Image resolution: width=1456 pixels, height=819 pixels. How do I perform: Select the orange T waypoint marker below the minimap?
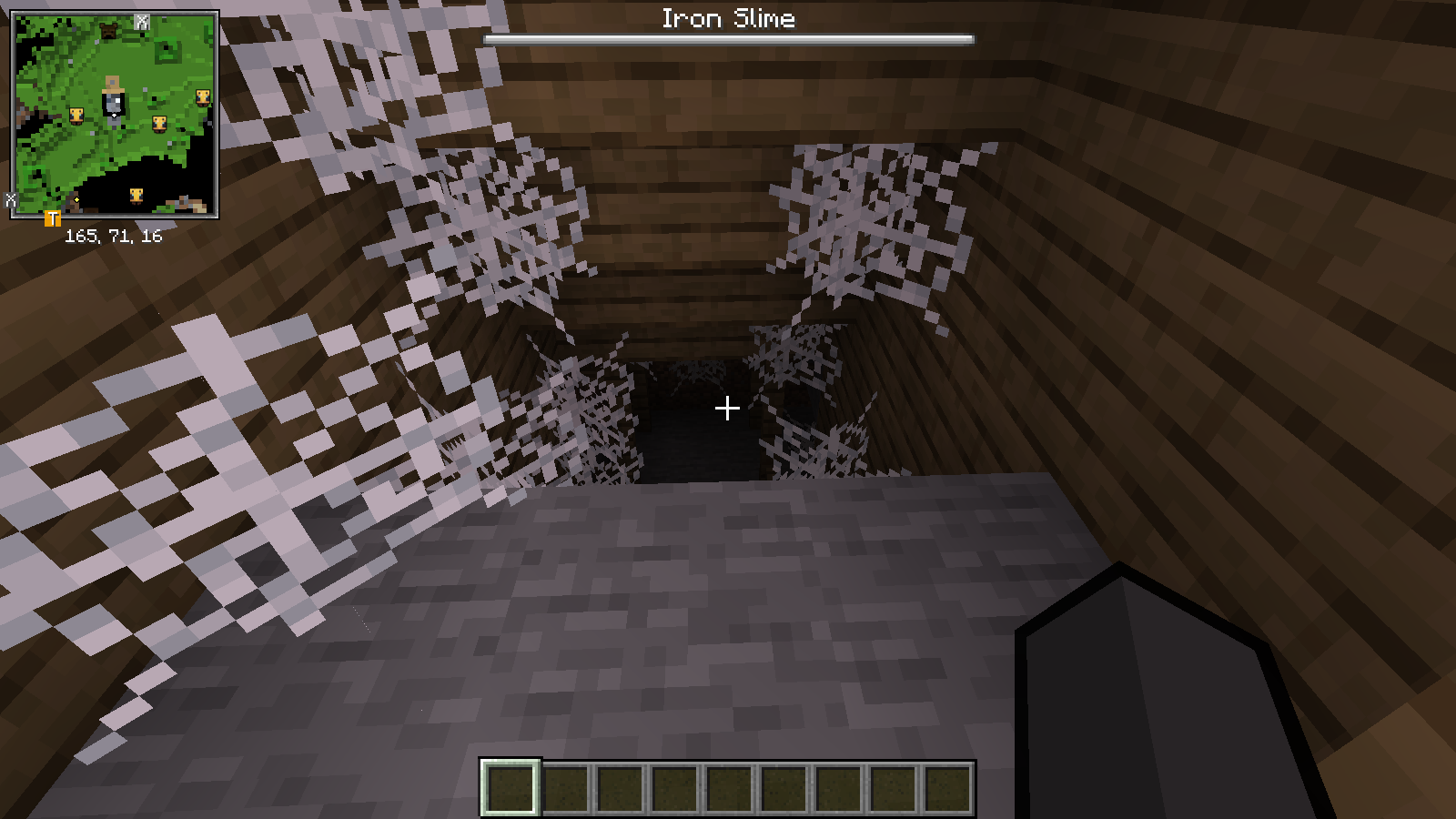tap(53, 217)
